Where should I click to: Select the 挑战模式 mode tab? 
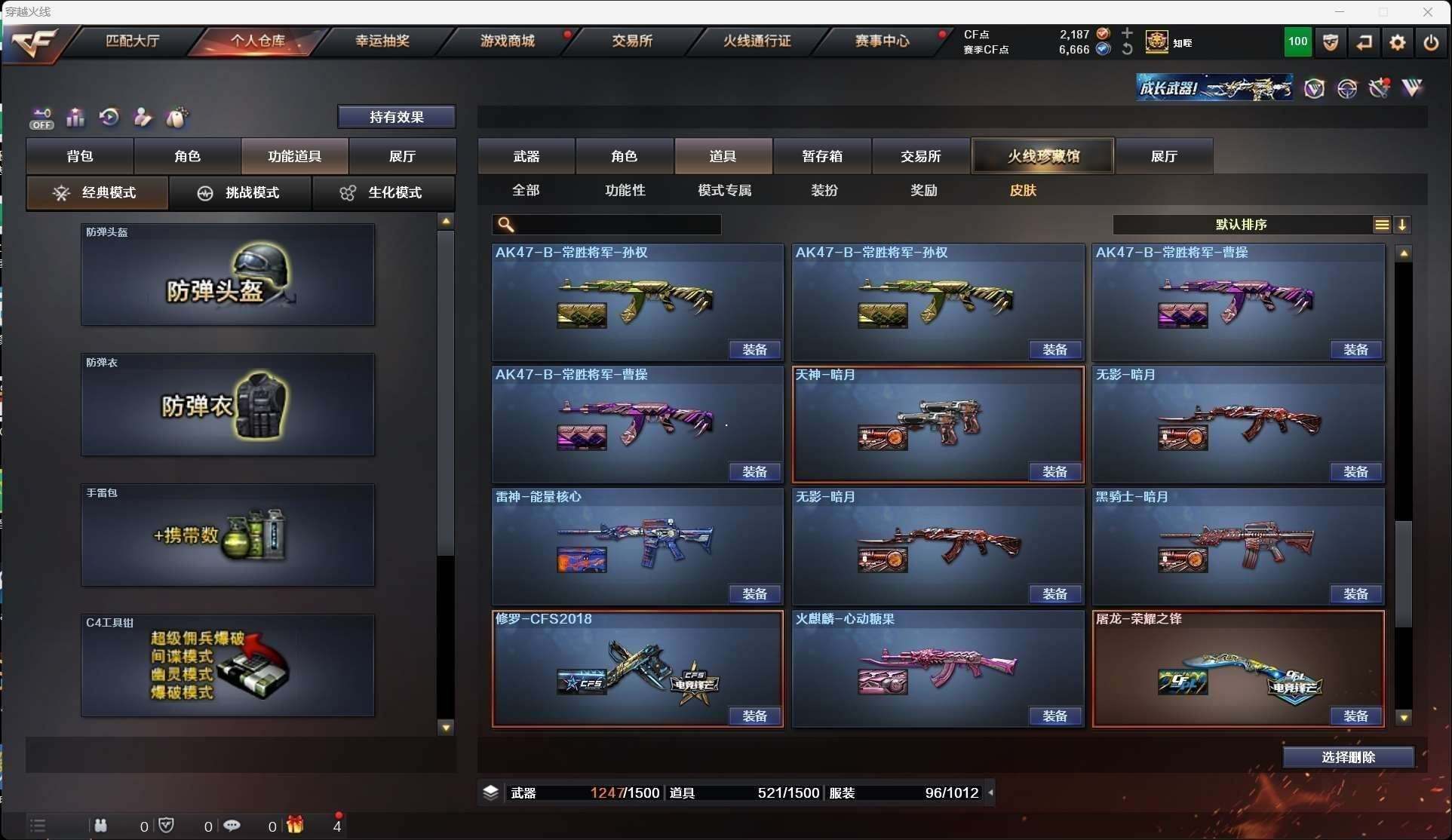[240, 192]
